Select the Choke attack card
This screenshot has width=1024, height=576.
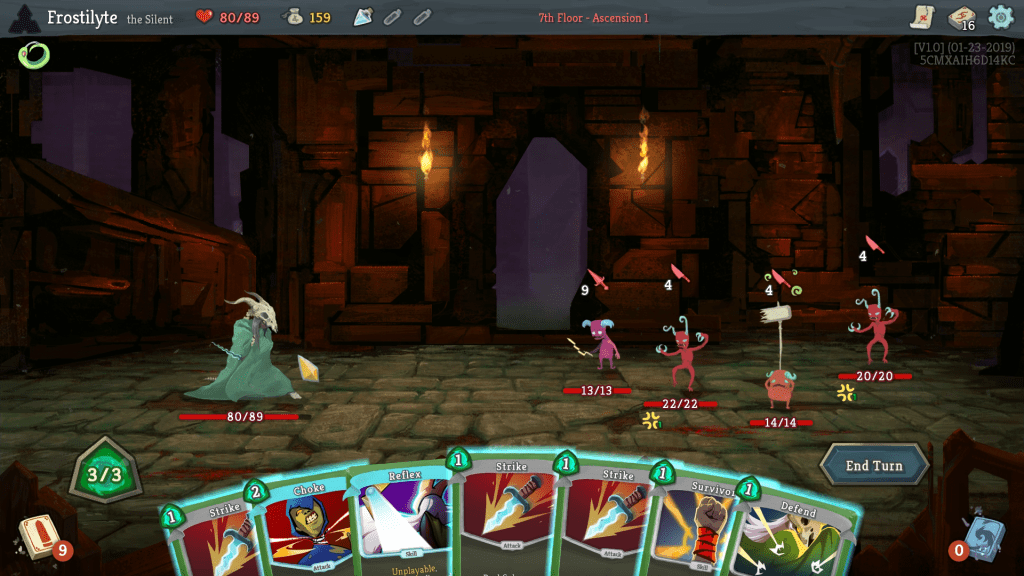[x=306, y=525]
